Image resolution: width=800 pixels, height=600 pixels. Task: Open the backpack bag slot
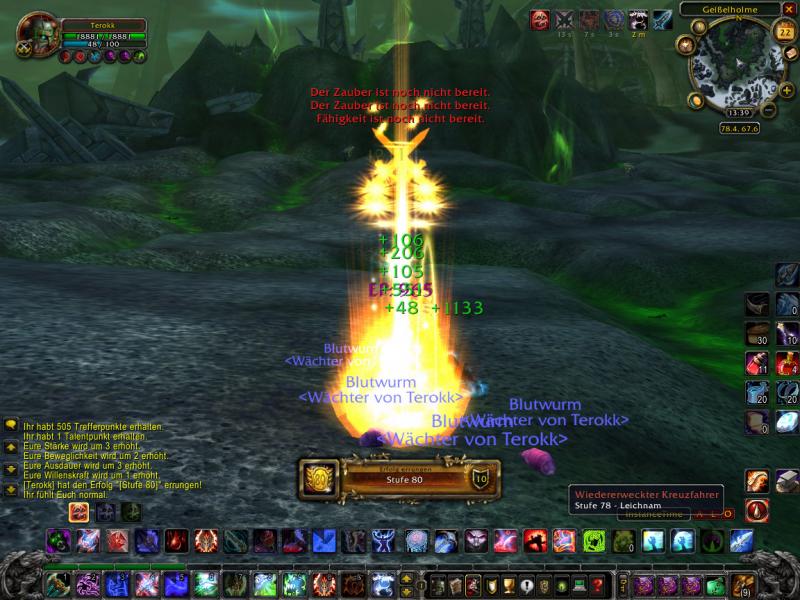pos(741,584)
